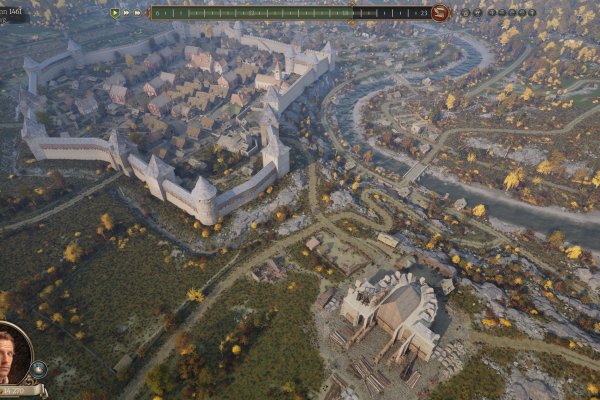
Task: Click the red round button ending the timeline
Action: point(440,13)
